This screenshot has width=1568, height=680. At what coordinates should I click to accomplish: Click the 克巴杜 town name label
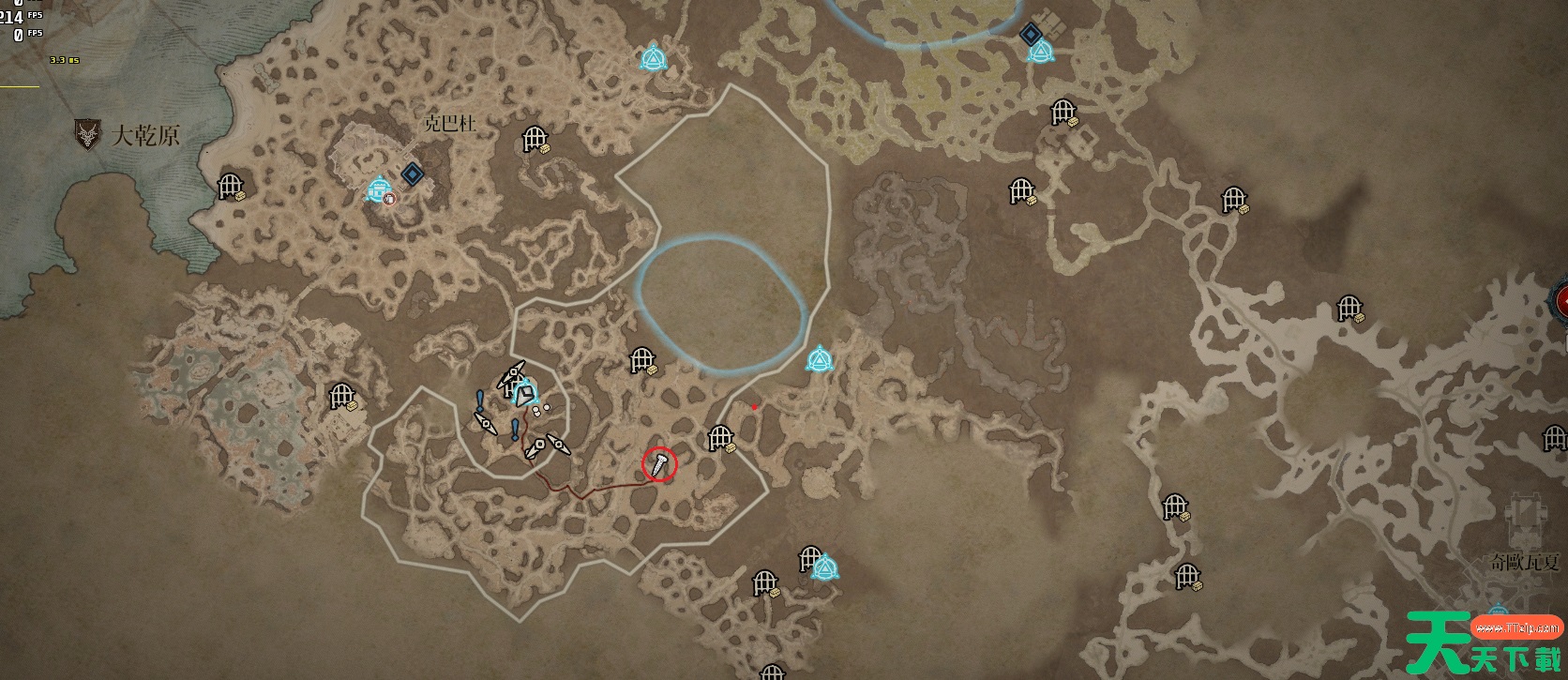point(450,123)
